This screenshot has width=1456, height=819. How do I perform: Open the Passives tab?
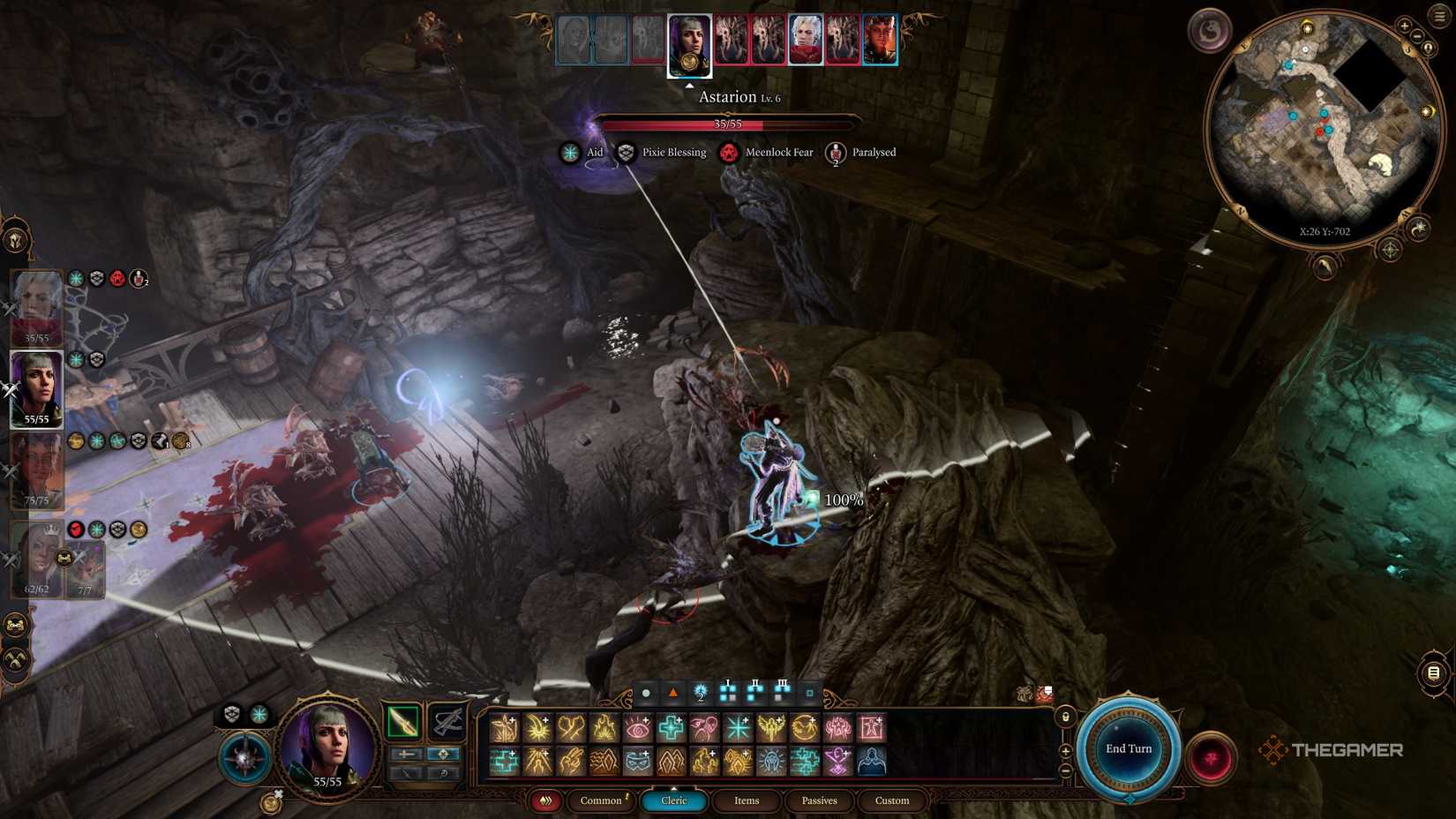[x=819, y=801]
